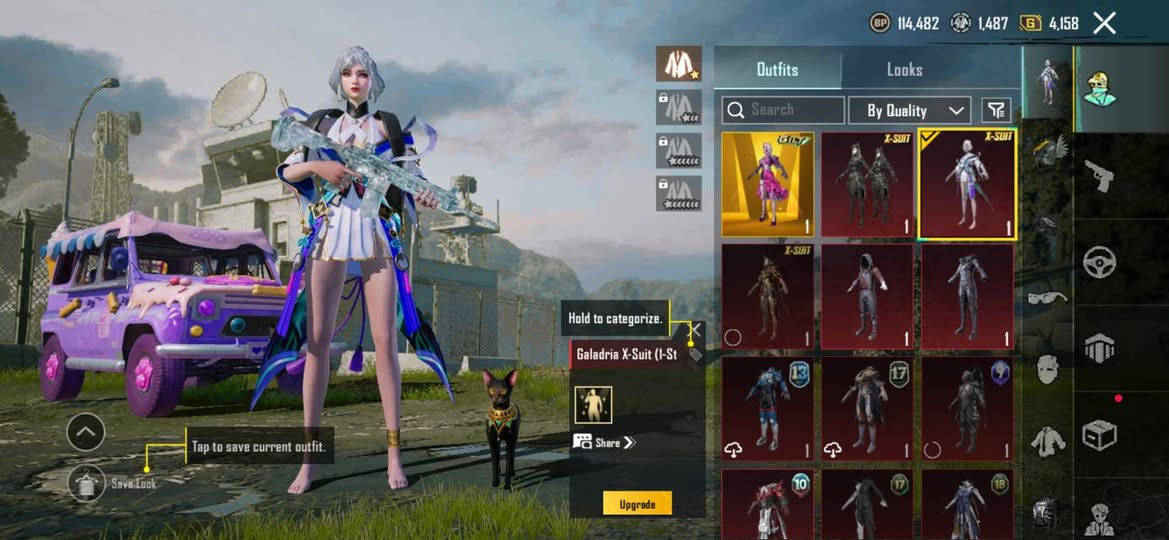Select the pink dress outfit on gold background
The height and width of the screenshot is (540, 1169).
pos(768,185)
